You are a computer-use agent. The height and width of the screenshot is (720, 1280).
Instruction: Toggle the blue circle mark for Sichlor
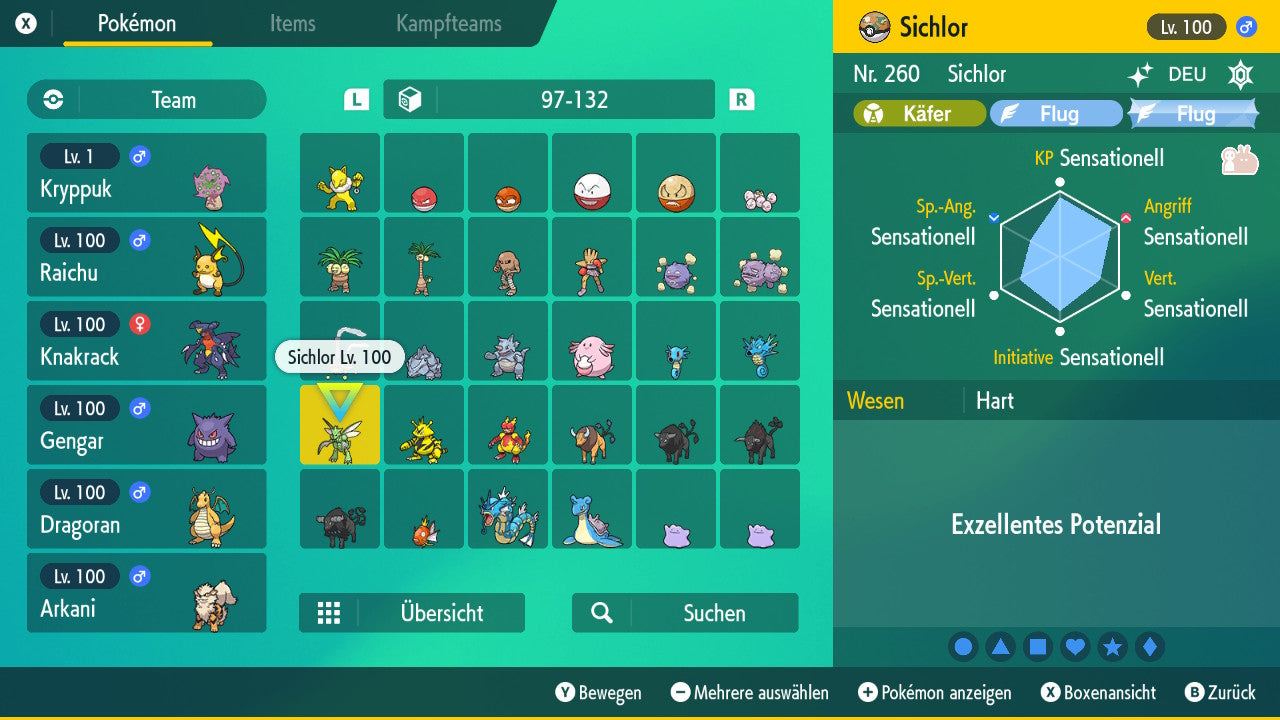[963, 646]
